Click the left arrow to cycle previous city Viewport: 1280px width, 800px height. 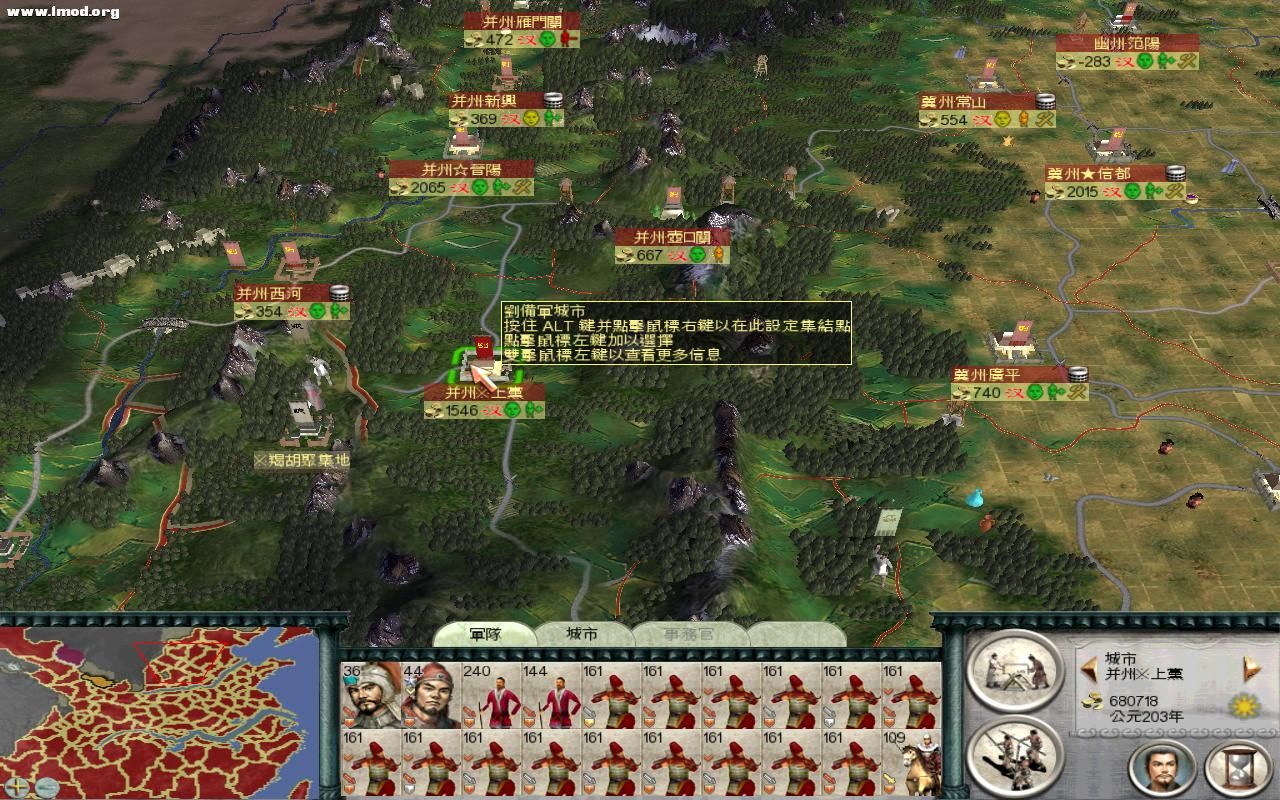1089,669
